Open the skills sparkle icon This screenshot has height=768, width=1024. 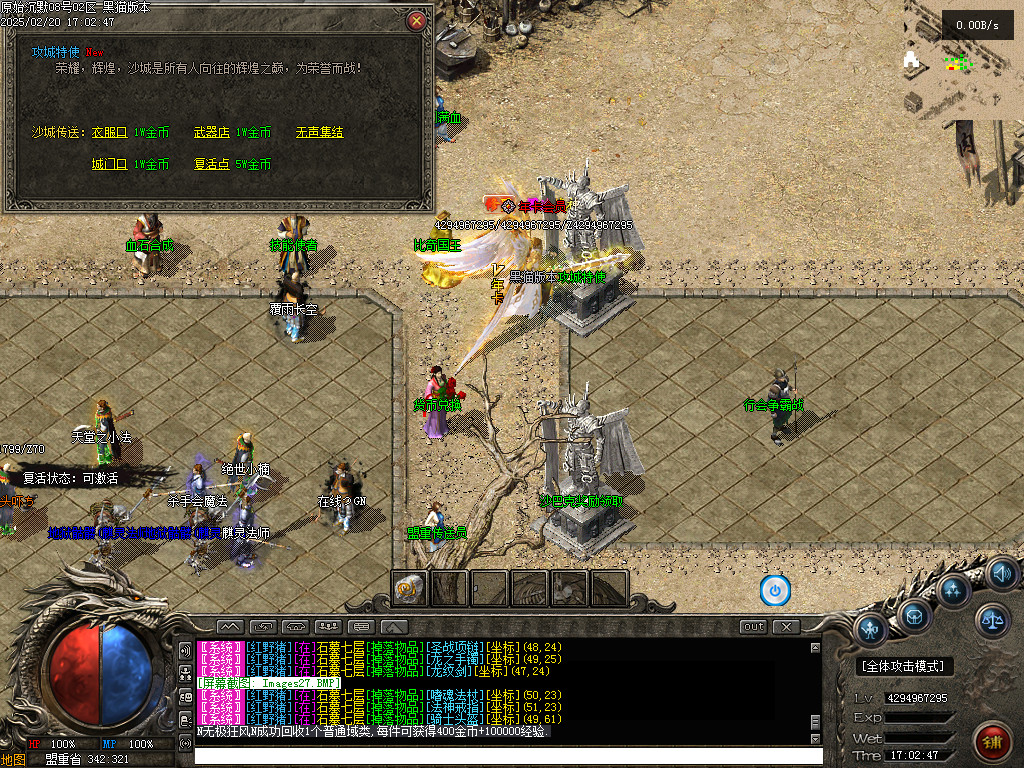(x=953, y=590)
